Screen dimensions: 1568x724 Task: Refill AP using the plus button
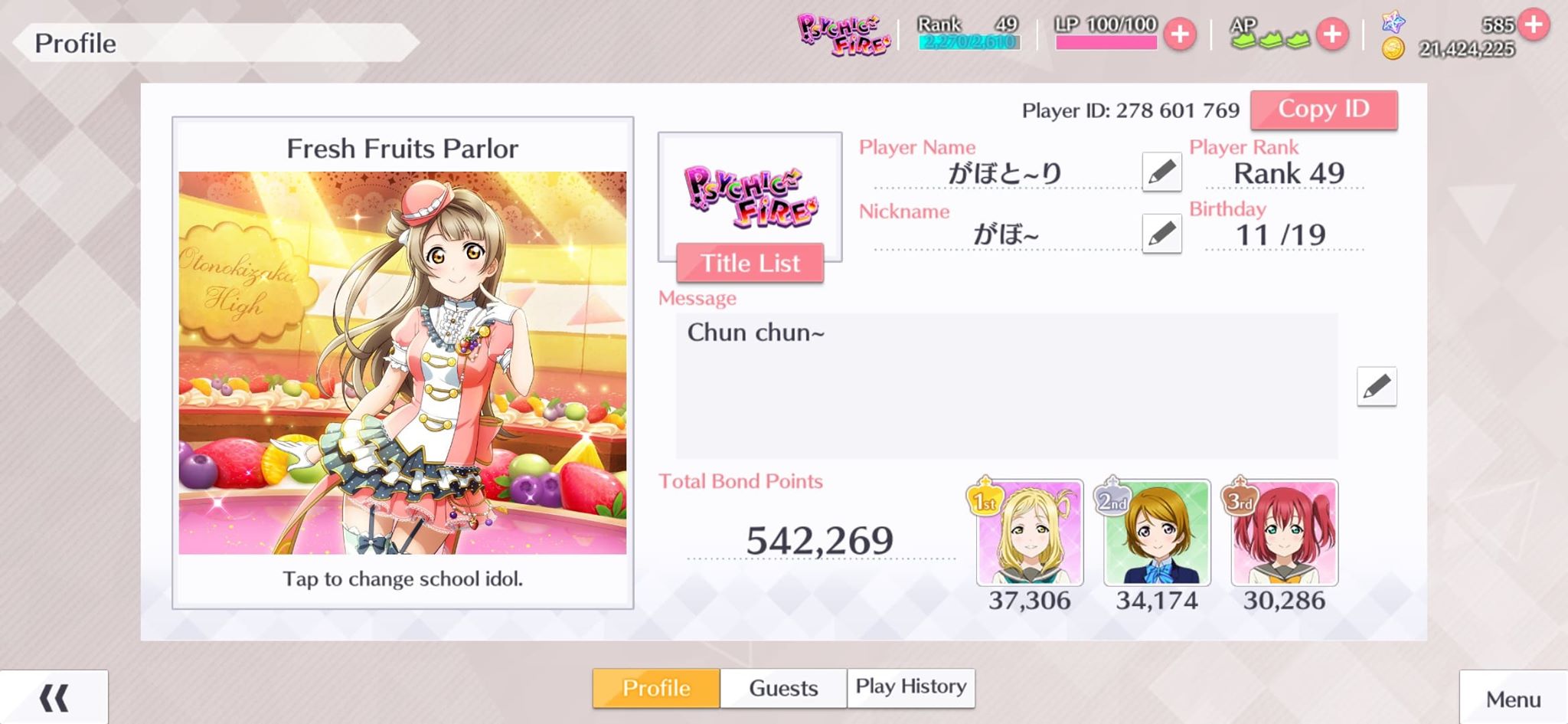[1332, 34]
